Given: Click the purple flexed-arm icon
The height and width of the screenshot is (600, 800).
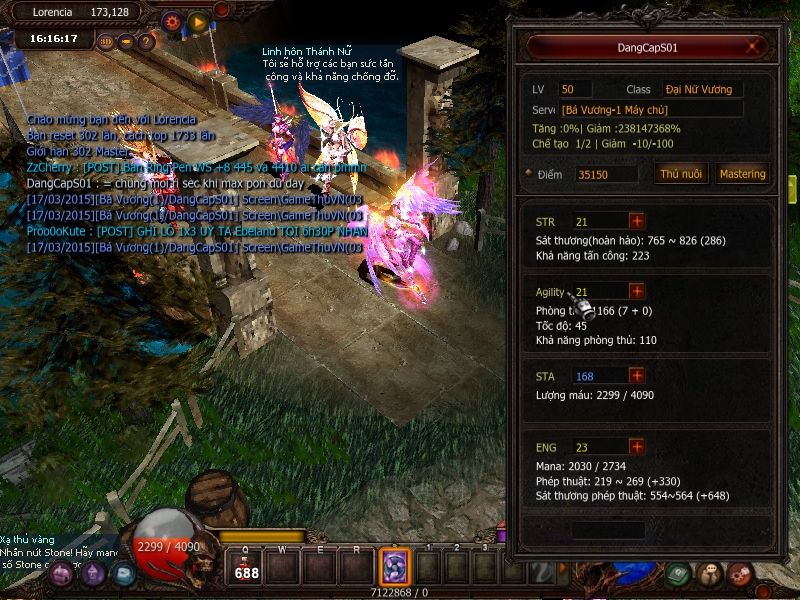Looking at the screenshot, I should pyautogui.click(x=62, y=574).
